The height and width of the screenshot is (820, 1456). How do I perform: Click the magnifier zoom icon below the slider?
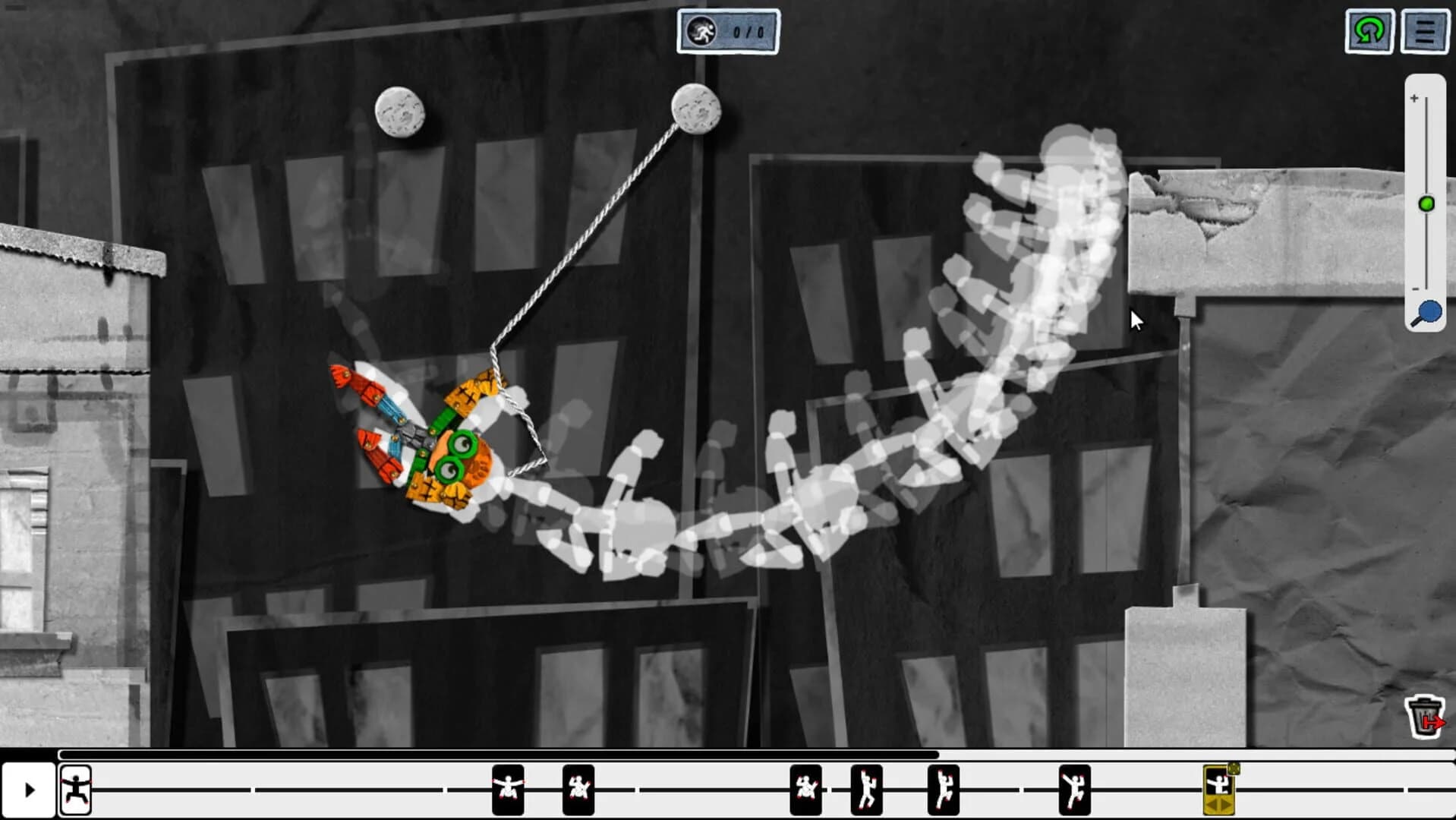[x=1428, y=311]
